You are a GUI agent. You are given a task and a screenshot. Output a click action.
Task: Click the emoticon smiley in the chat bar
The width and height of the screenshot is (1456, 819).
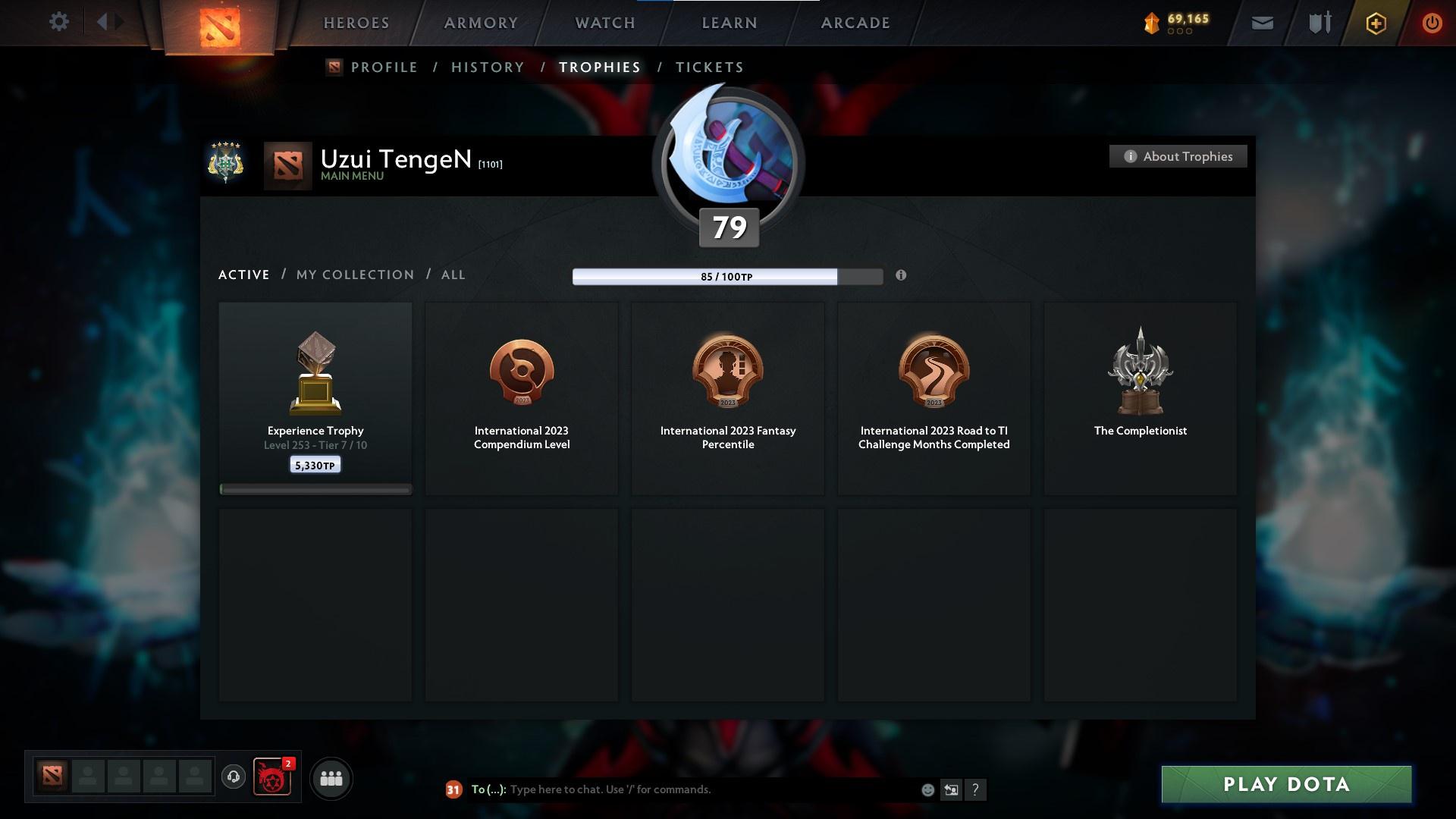[x=927, y=789]
